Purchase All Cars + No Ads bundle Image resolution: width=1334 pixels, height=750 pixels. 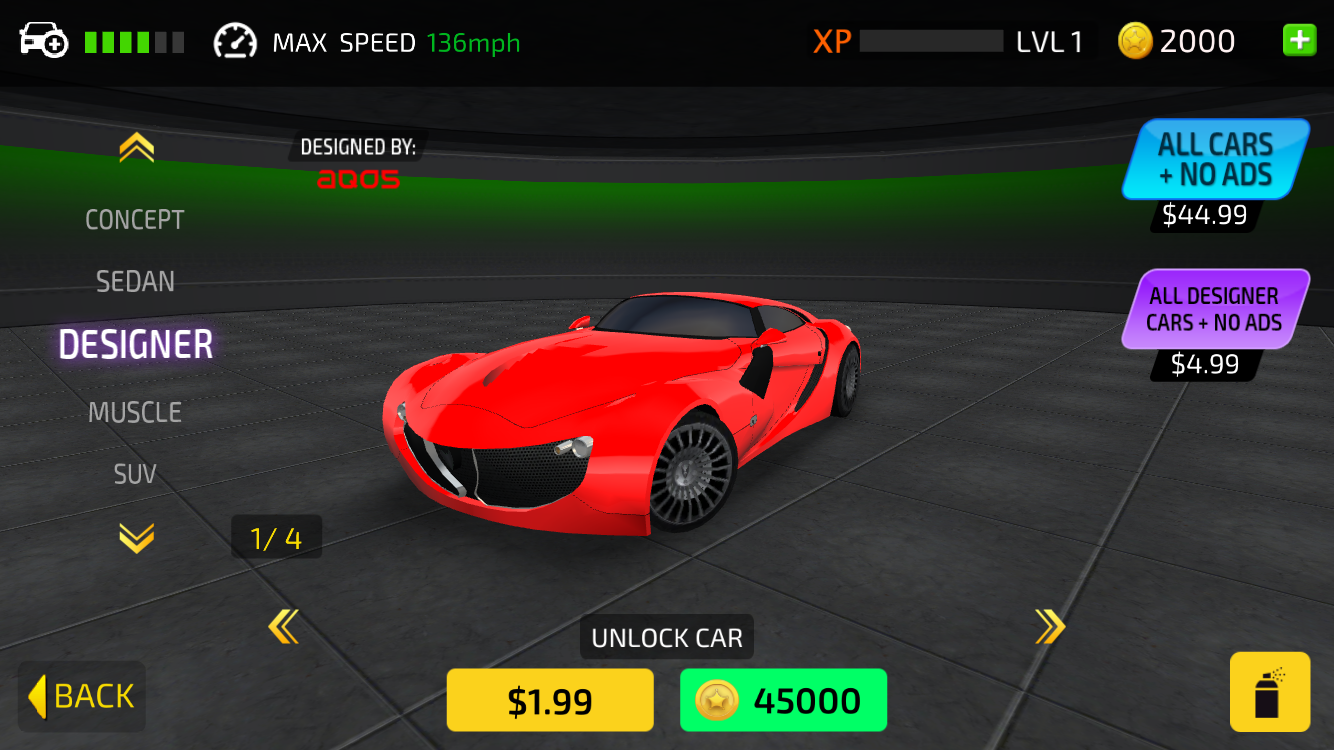[1215, 160]
